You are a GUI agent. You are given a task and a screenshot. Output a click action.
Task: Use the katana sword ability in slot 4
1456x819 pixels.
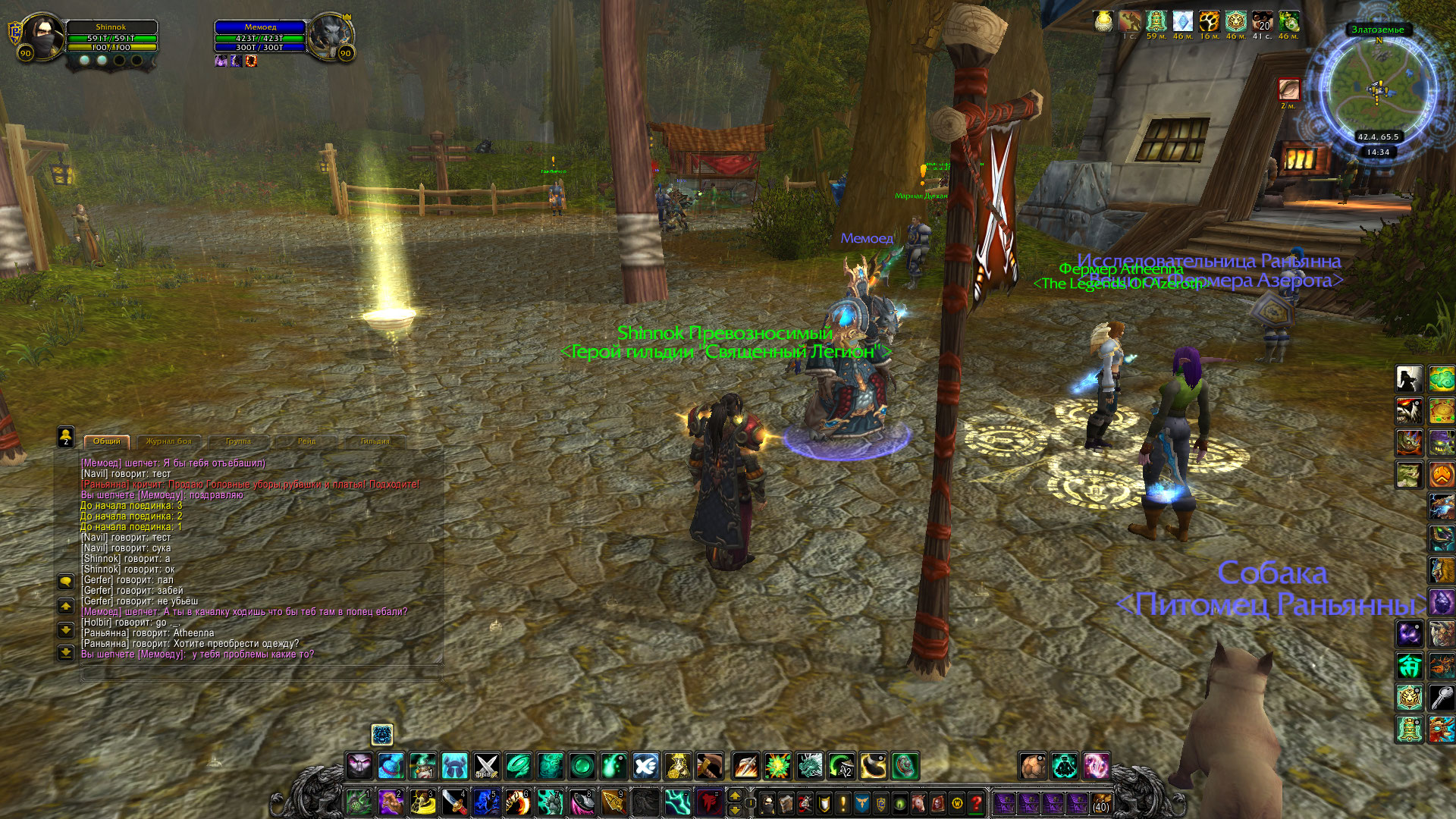pyautogui.click(x=453, y=802)
